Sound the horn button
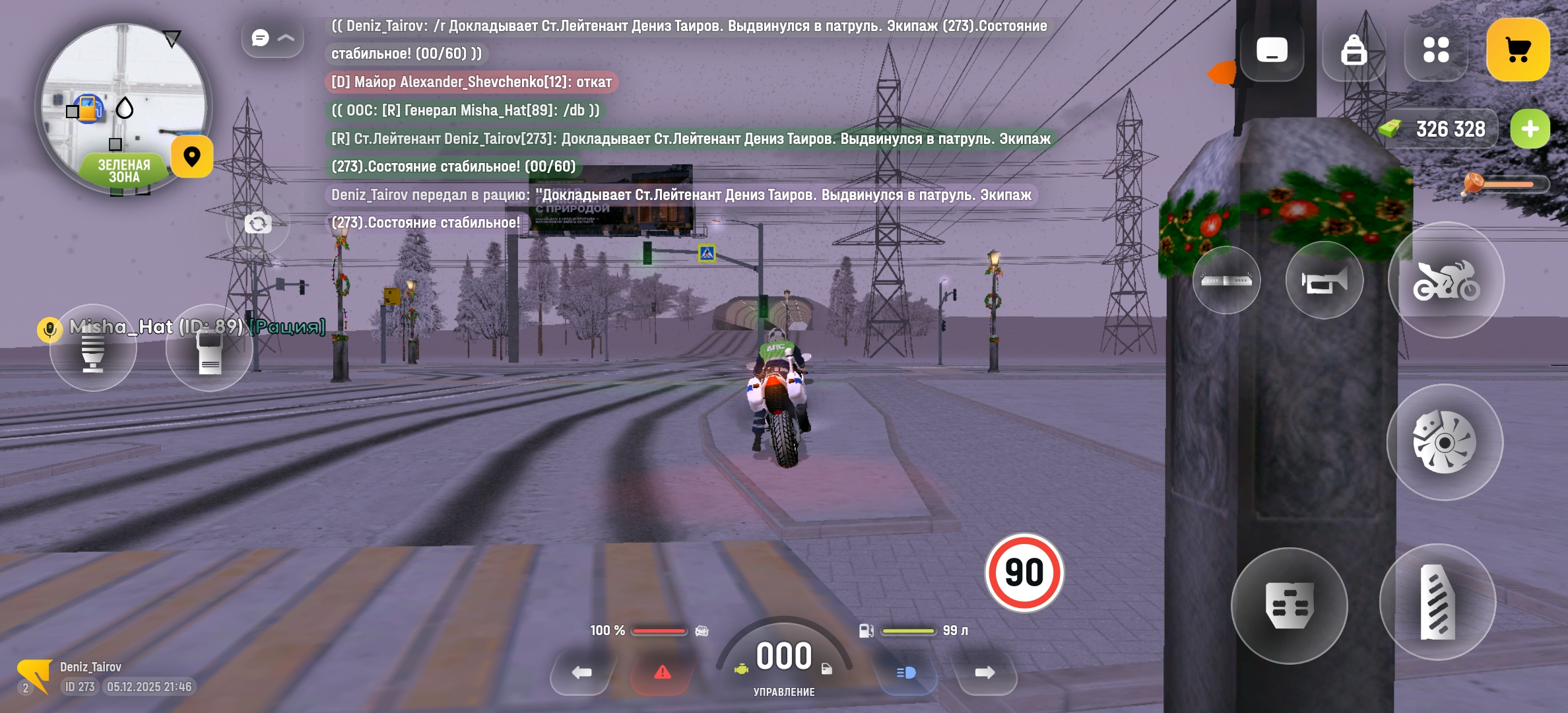The image size is (1568, 713). pos(1324,281)
